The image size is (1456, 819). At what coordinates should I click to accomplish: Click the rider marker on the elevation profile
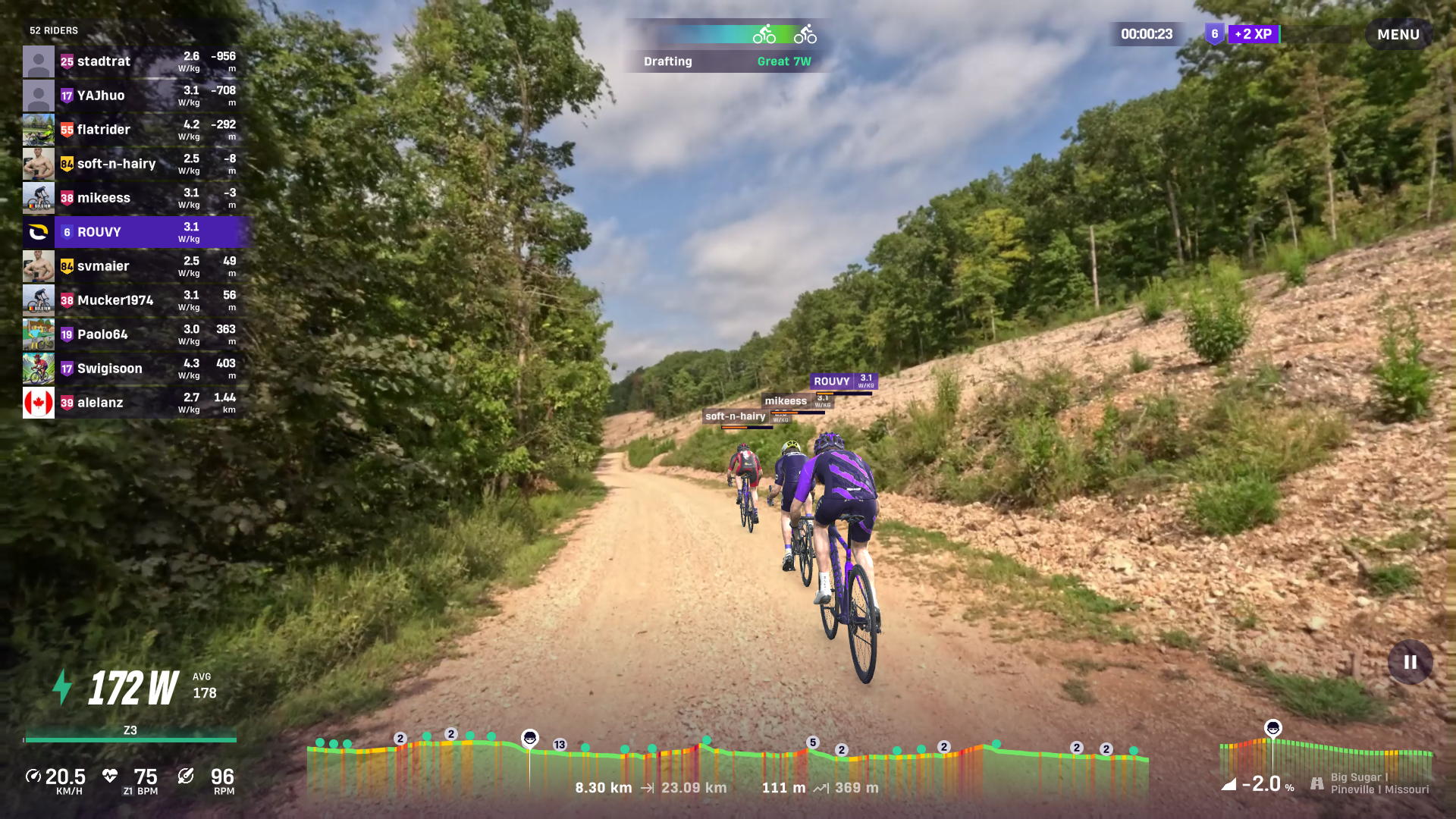531,738
